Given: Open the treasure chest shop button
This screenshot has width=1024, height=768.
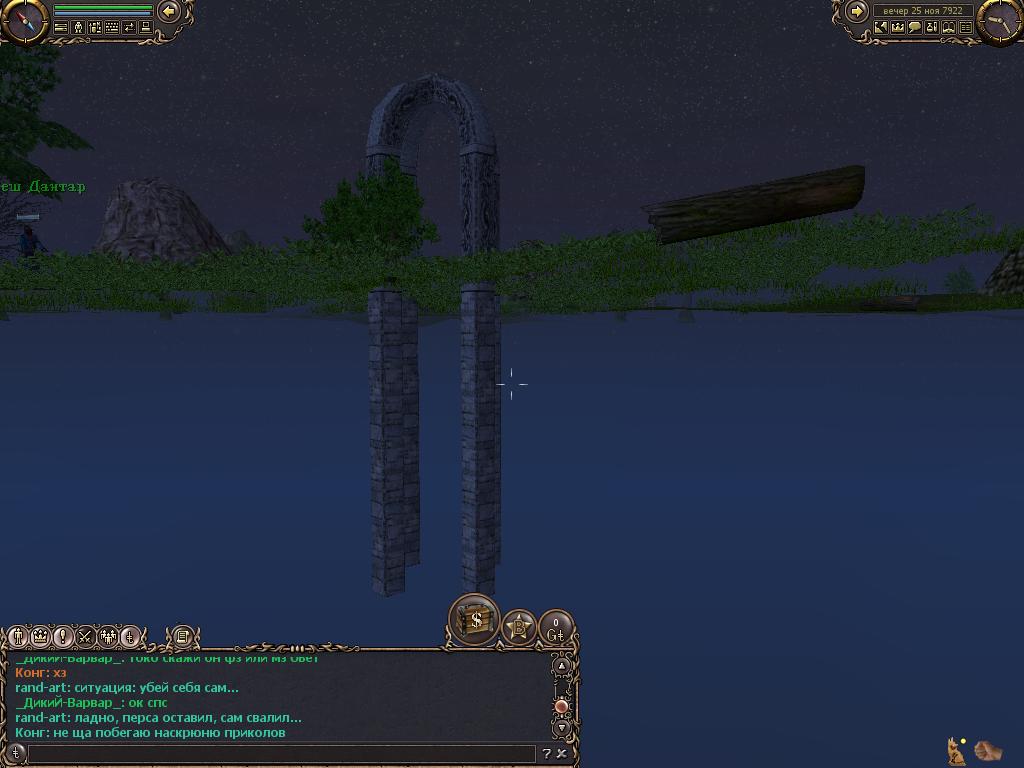Looking at the screenshot, I should [x=475, y=620].
